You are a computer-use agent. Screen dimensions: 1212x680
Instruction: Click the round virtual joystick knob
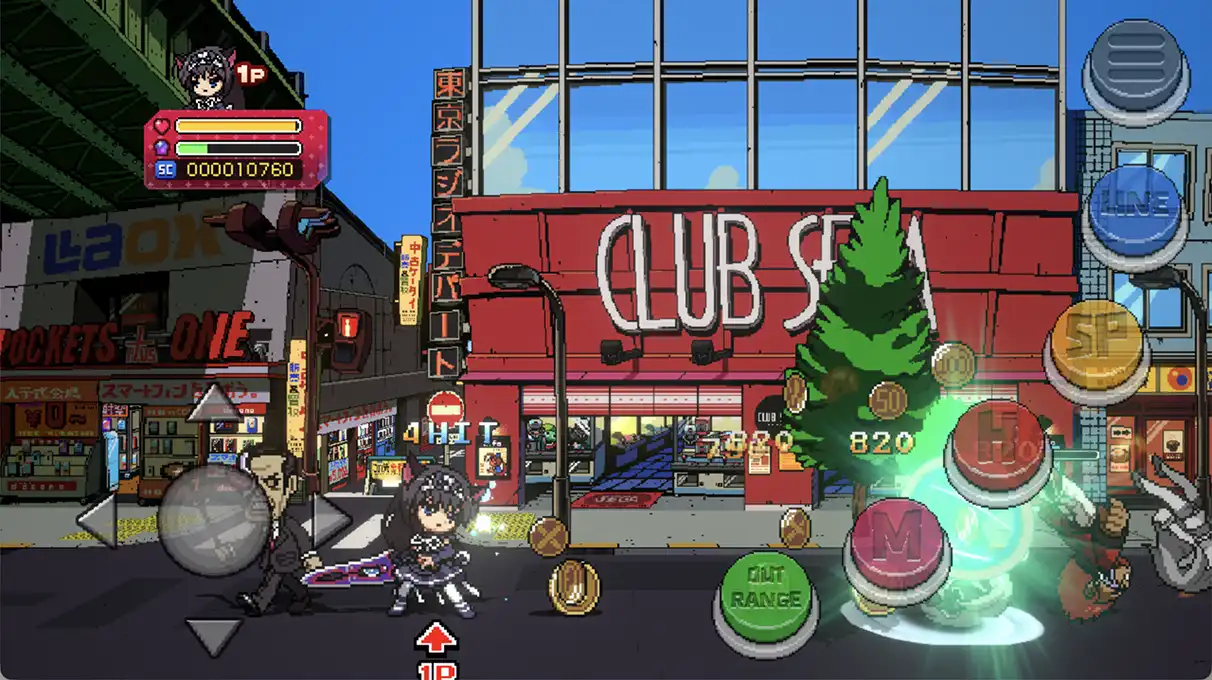pyautogui.click(x=213, y=520)
